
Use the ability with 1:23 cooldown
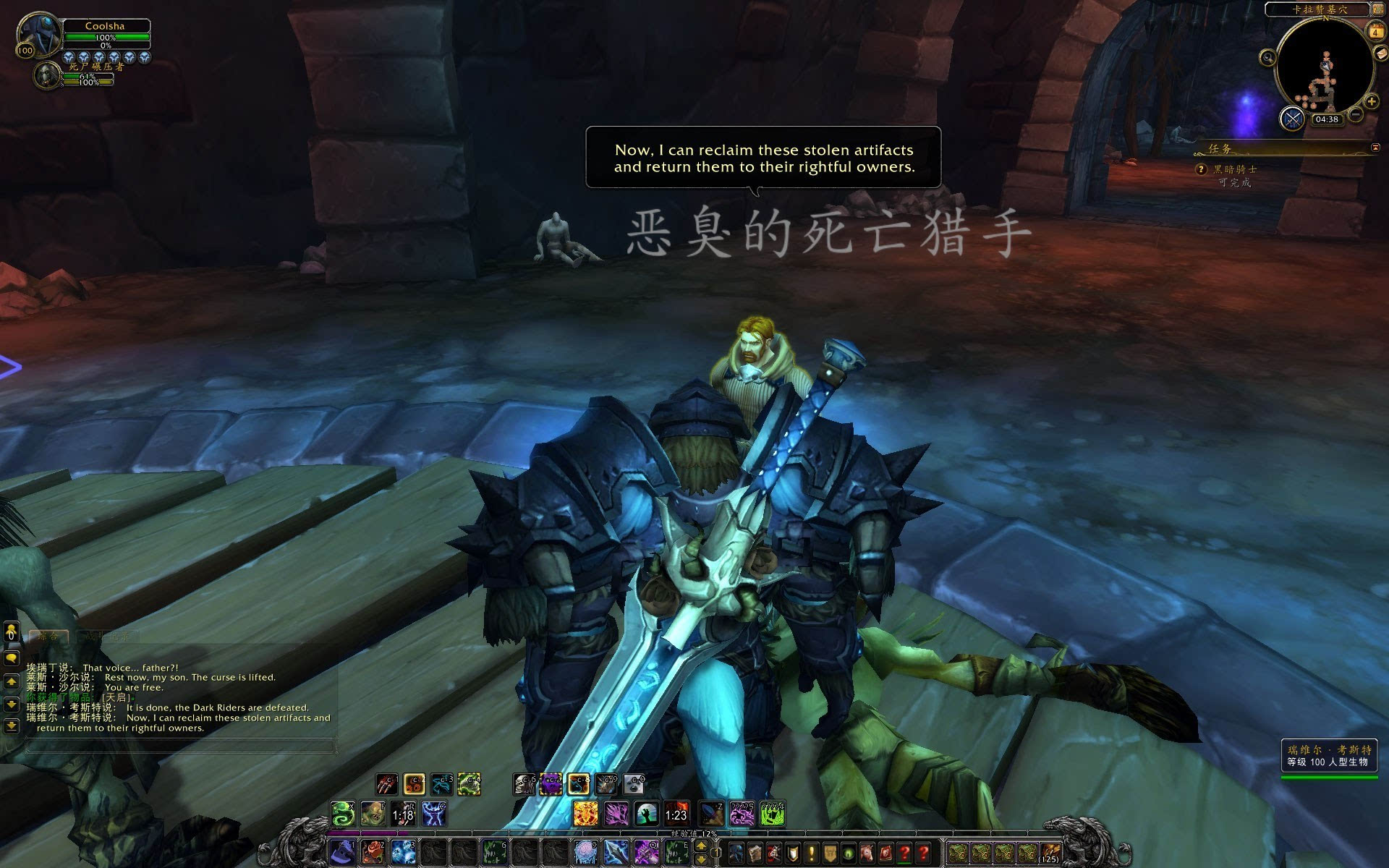676,814
